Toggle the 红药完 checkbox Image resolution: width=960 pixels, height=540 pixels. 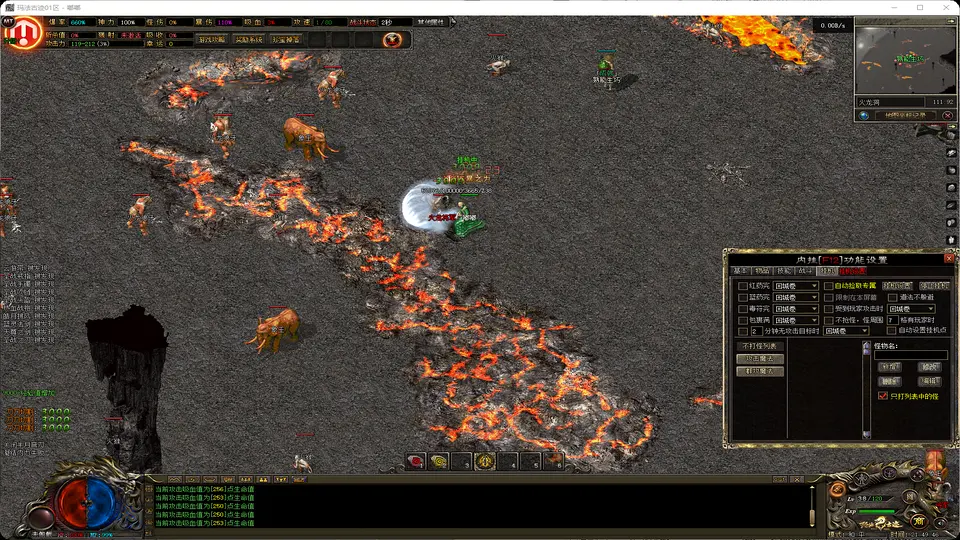click(742, 285)
